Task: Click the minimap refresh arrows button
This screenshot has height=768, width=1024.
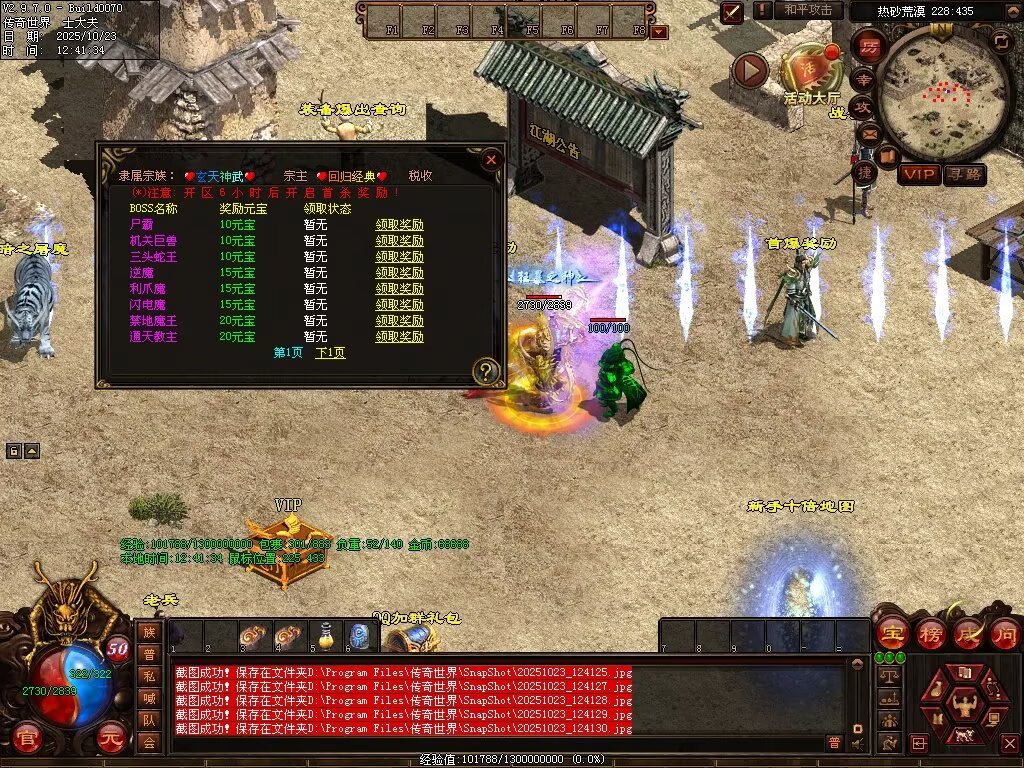Action: tap(1000, 41)
